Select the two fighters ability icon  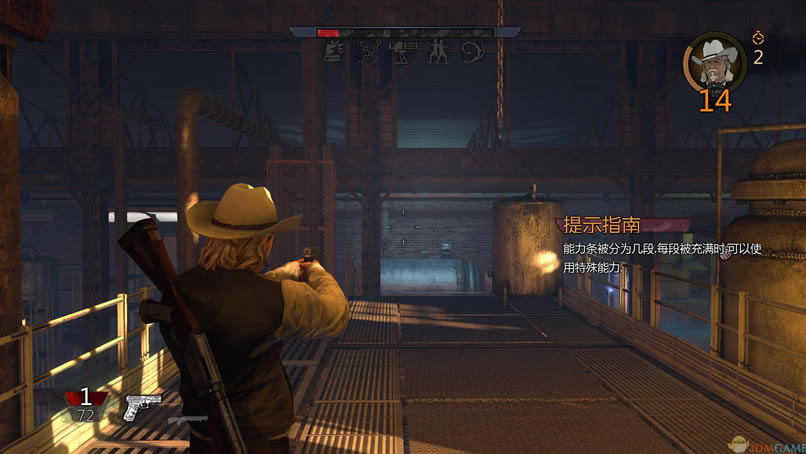pyautogui.click(x=438, y=52)
